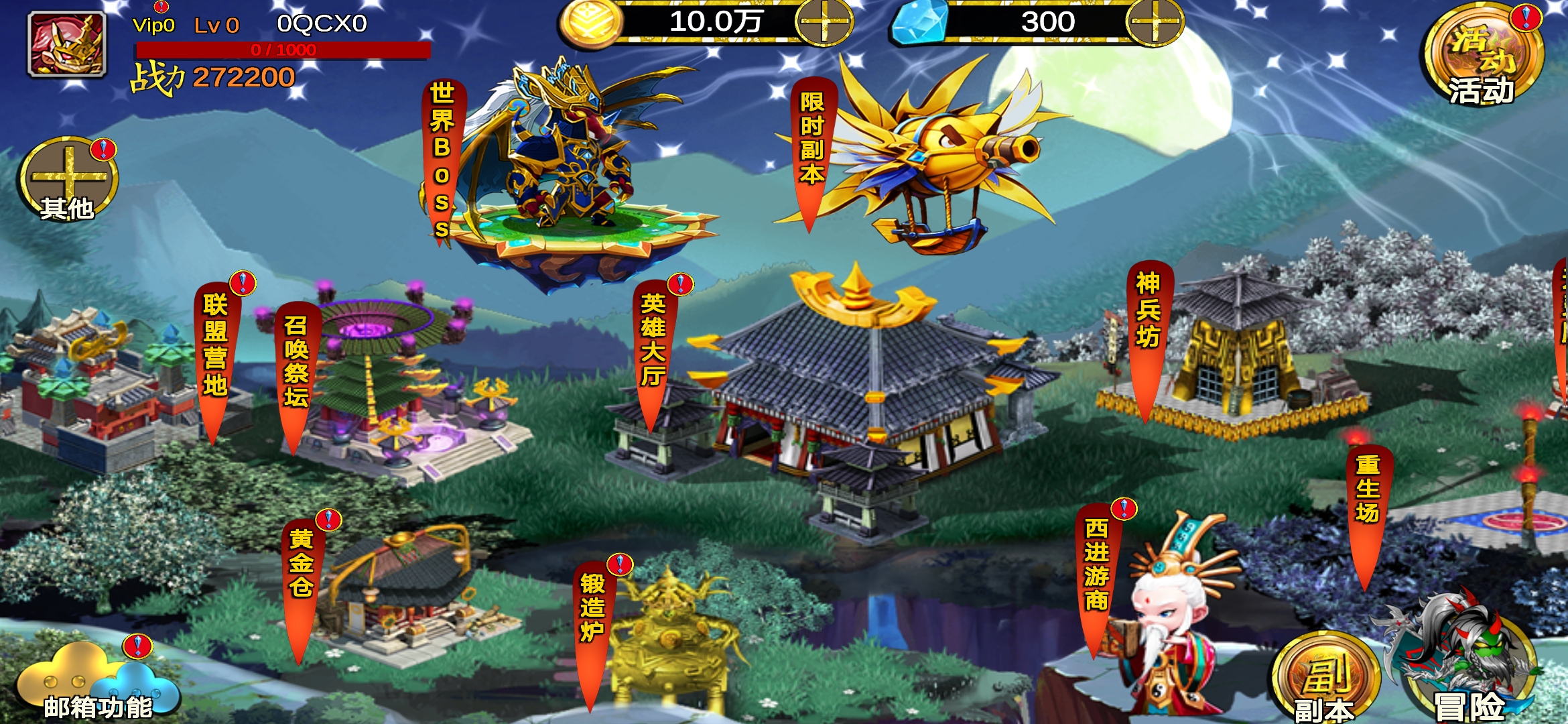The image size is (1568, 724).
Task: Visit the 西进游商 traveling merchant
Action: pos(1096,566)
